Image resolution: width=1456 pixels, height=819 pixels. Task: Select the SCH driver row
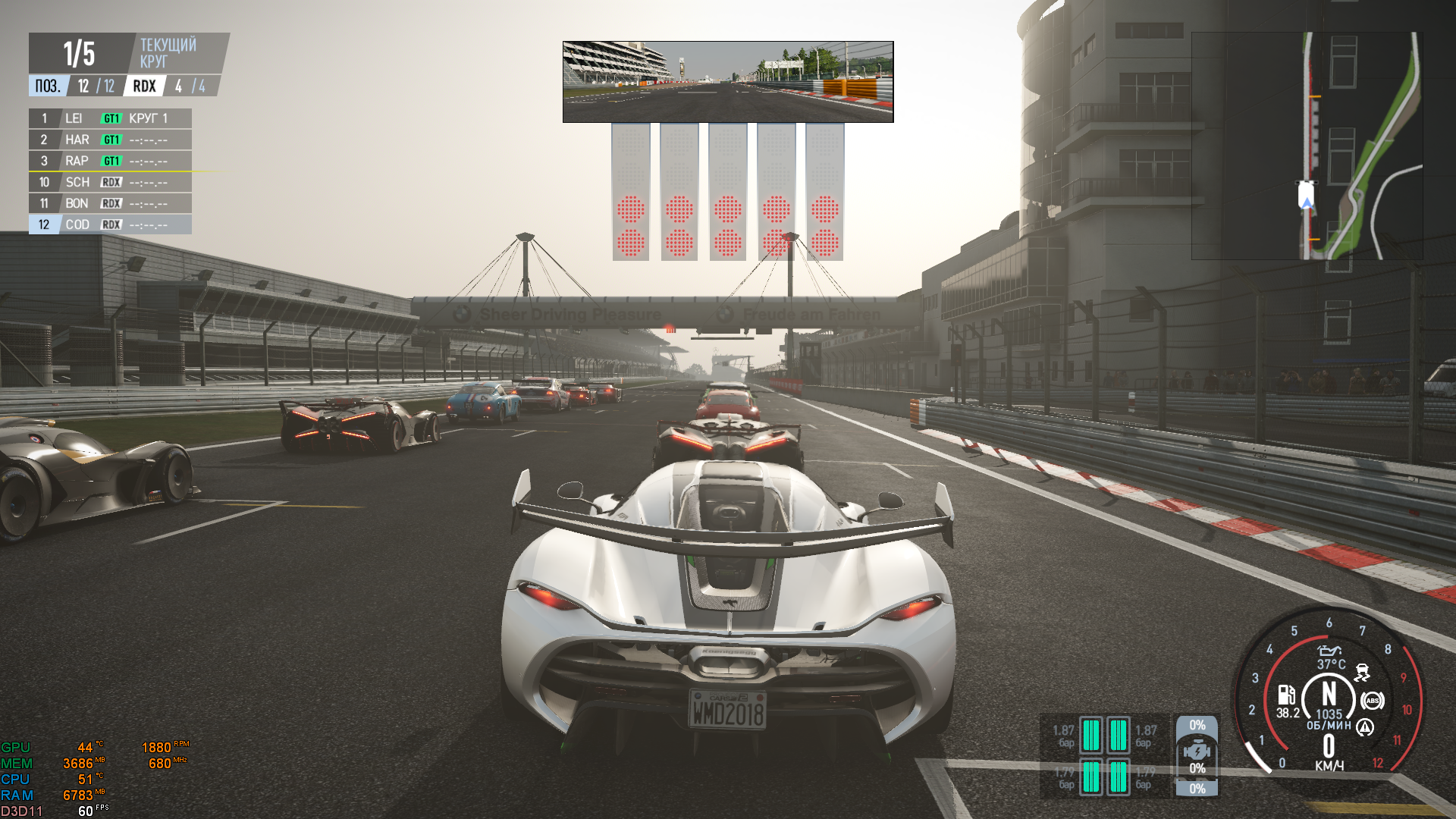(x=110, y=182)
